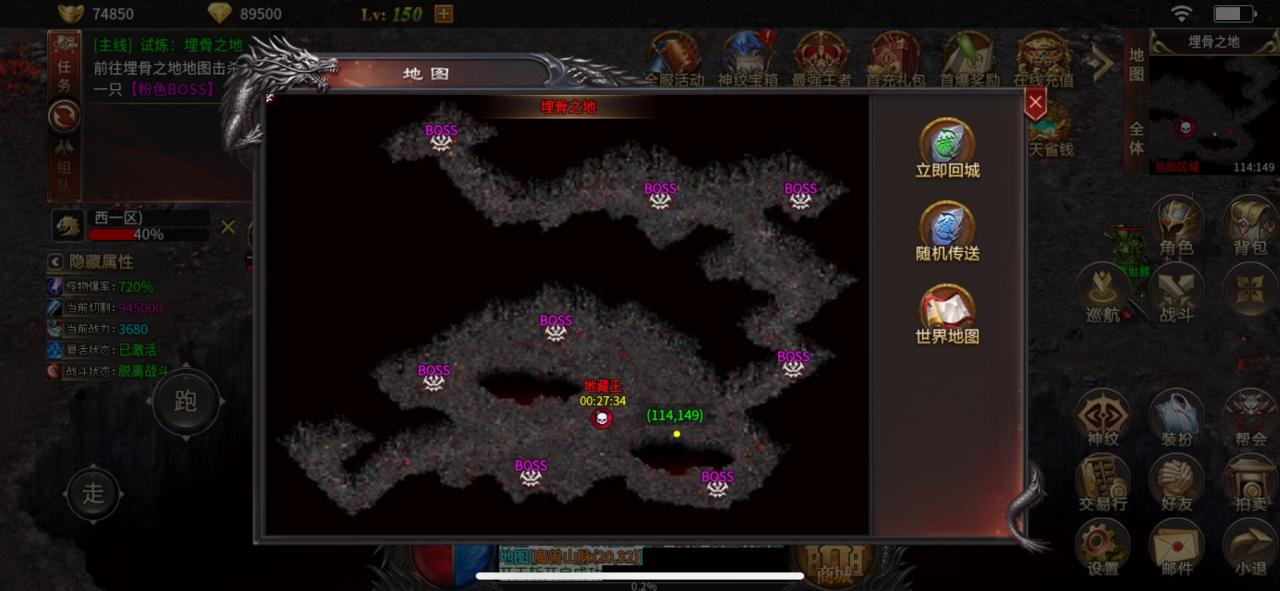Viewport: 1280px width, 591px height.
Task: Close the map window
Action: 1036,102
